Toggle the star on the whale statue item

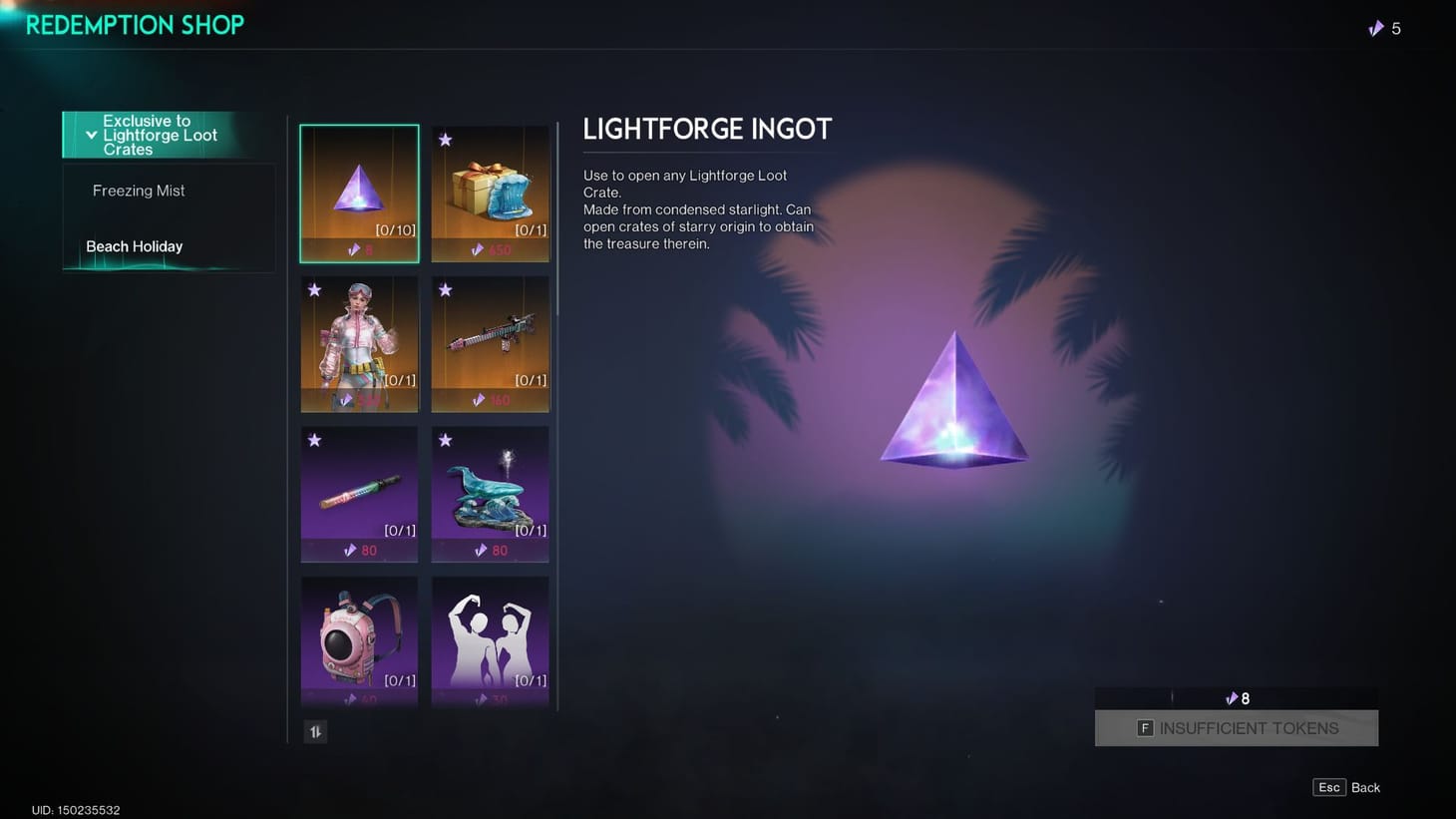[x=445, y=440]
